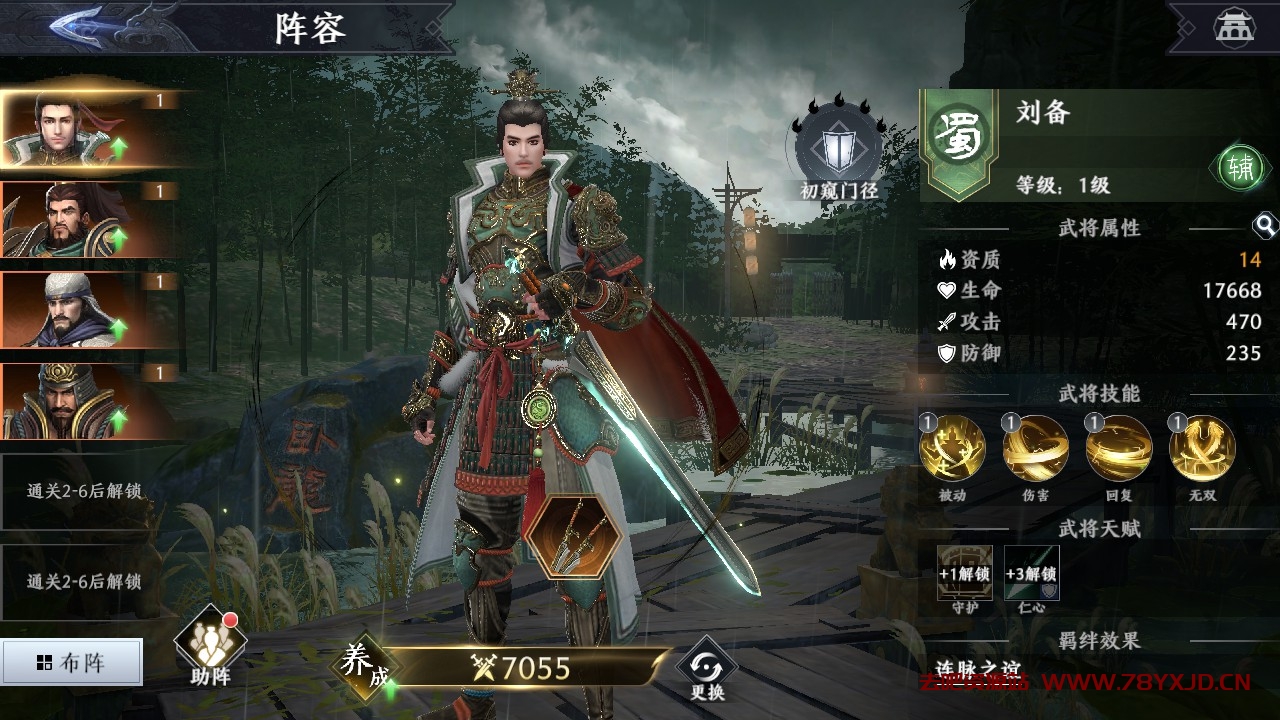Choose the white-turban hero portrait
Screen dimensions: 1280x720
pyautogui.click(x=90, y=310)
